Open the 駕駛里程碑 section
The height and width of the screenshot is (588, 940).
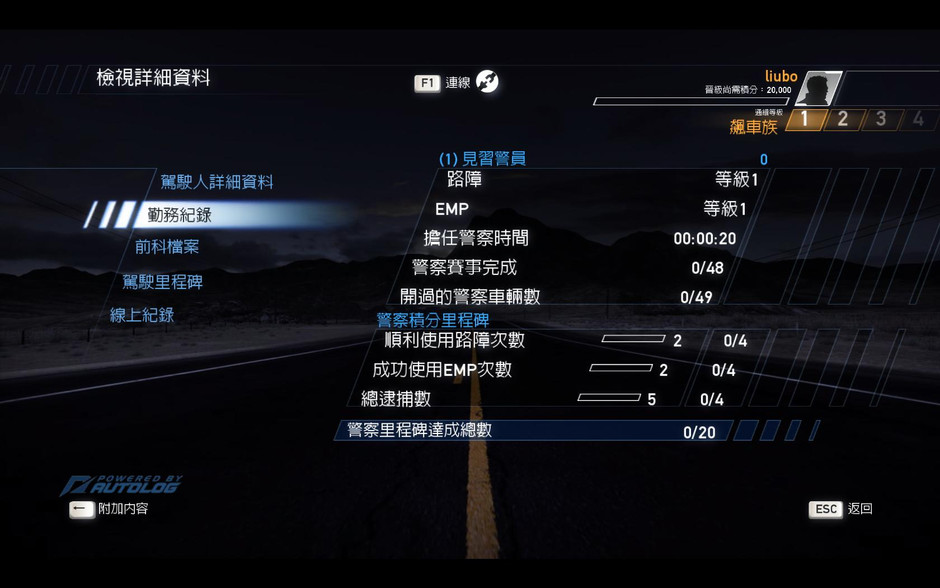(x=162, y=282)
